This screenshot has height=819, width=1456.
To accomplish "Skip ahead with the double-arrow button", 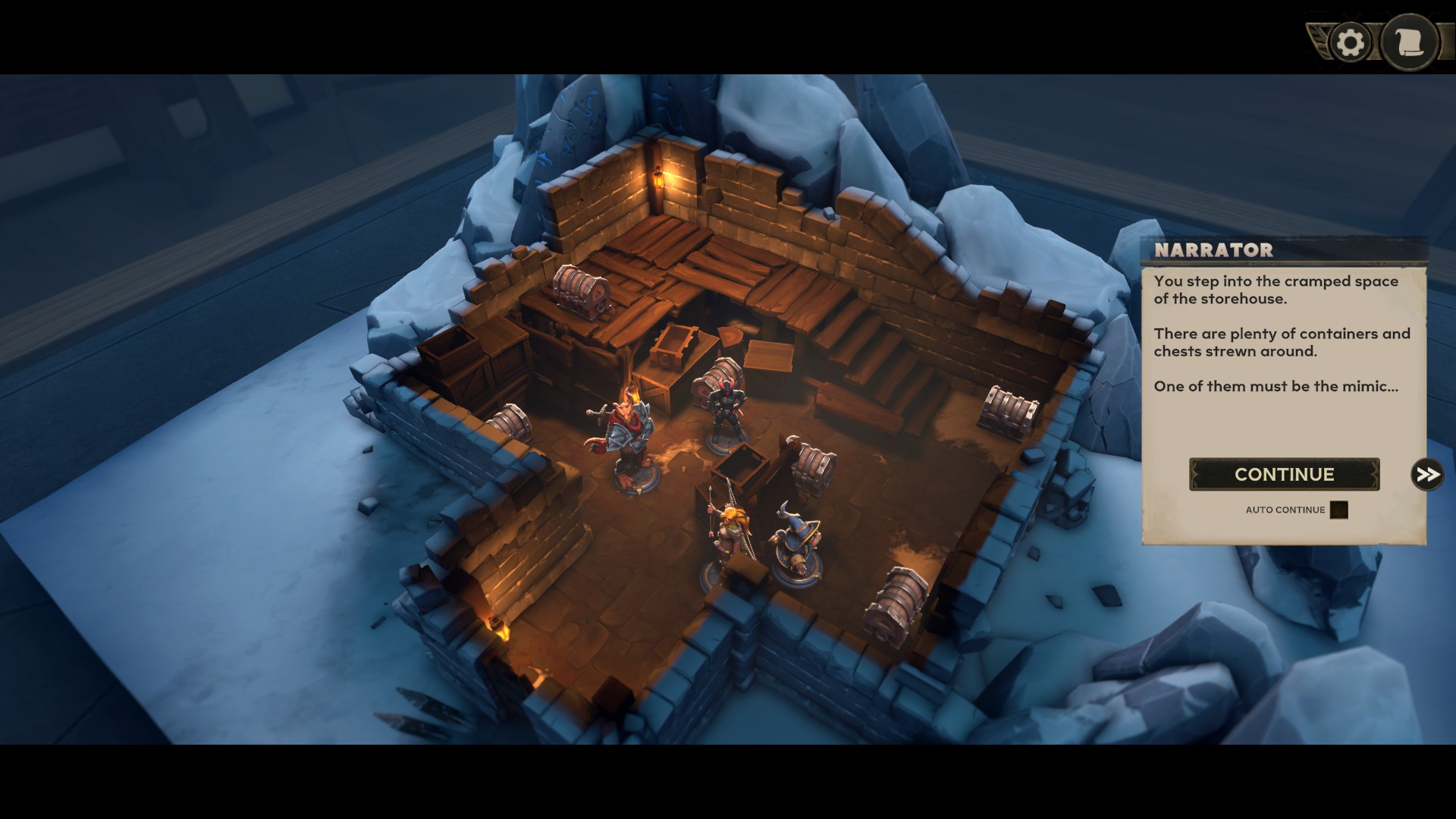I will pos(1427,475).
